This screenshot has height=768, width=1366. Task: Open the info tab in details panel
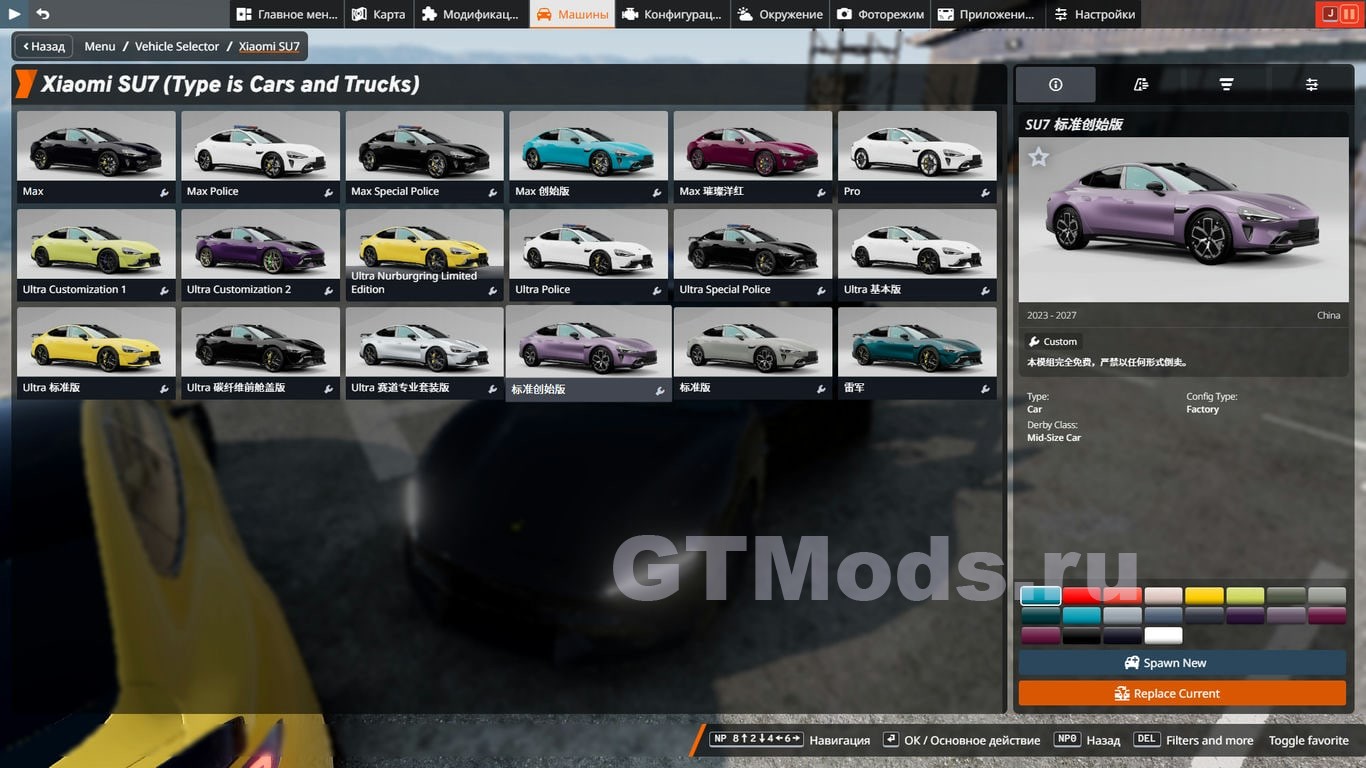click(x=1055, y=85)
